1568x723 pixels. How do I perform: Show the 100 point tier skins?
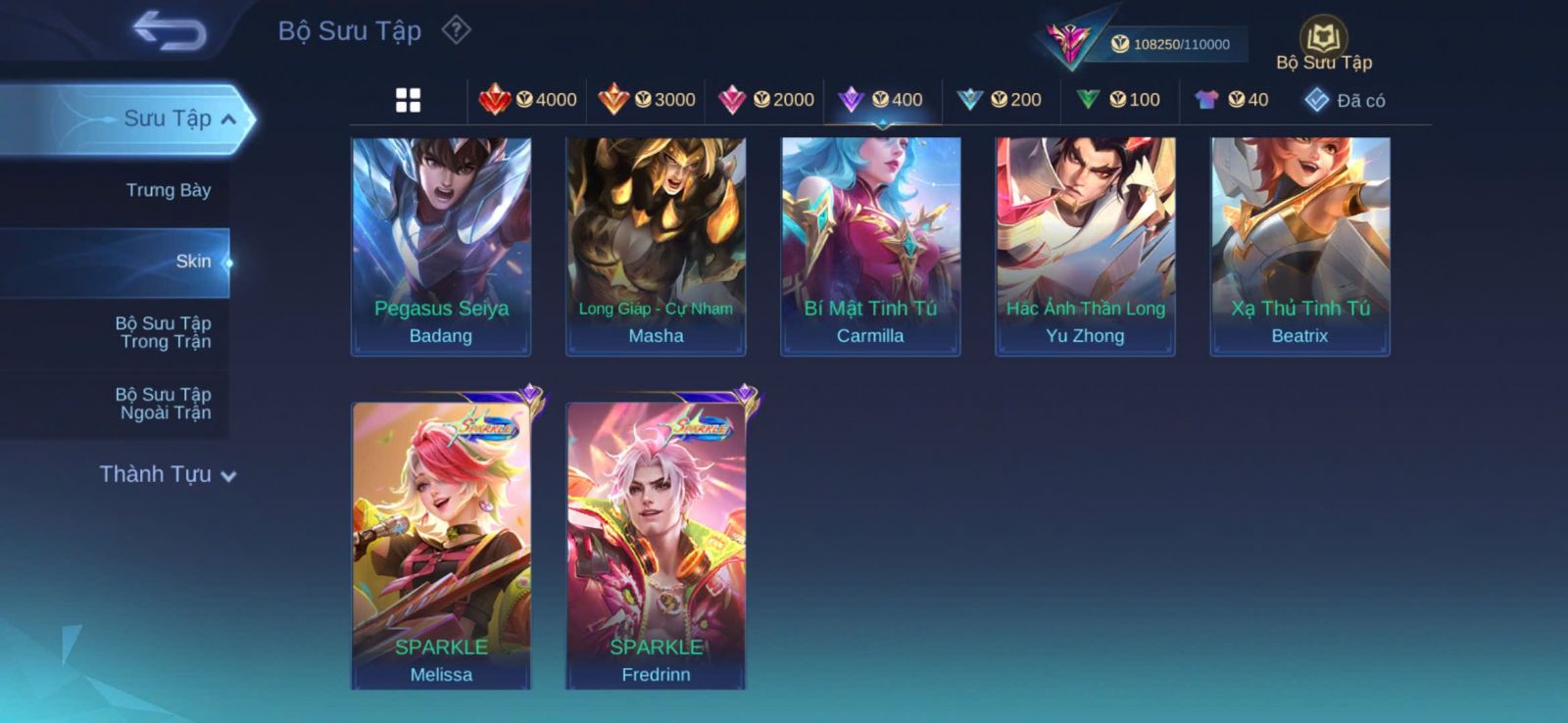pos(1118,100)
